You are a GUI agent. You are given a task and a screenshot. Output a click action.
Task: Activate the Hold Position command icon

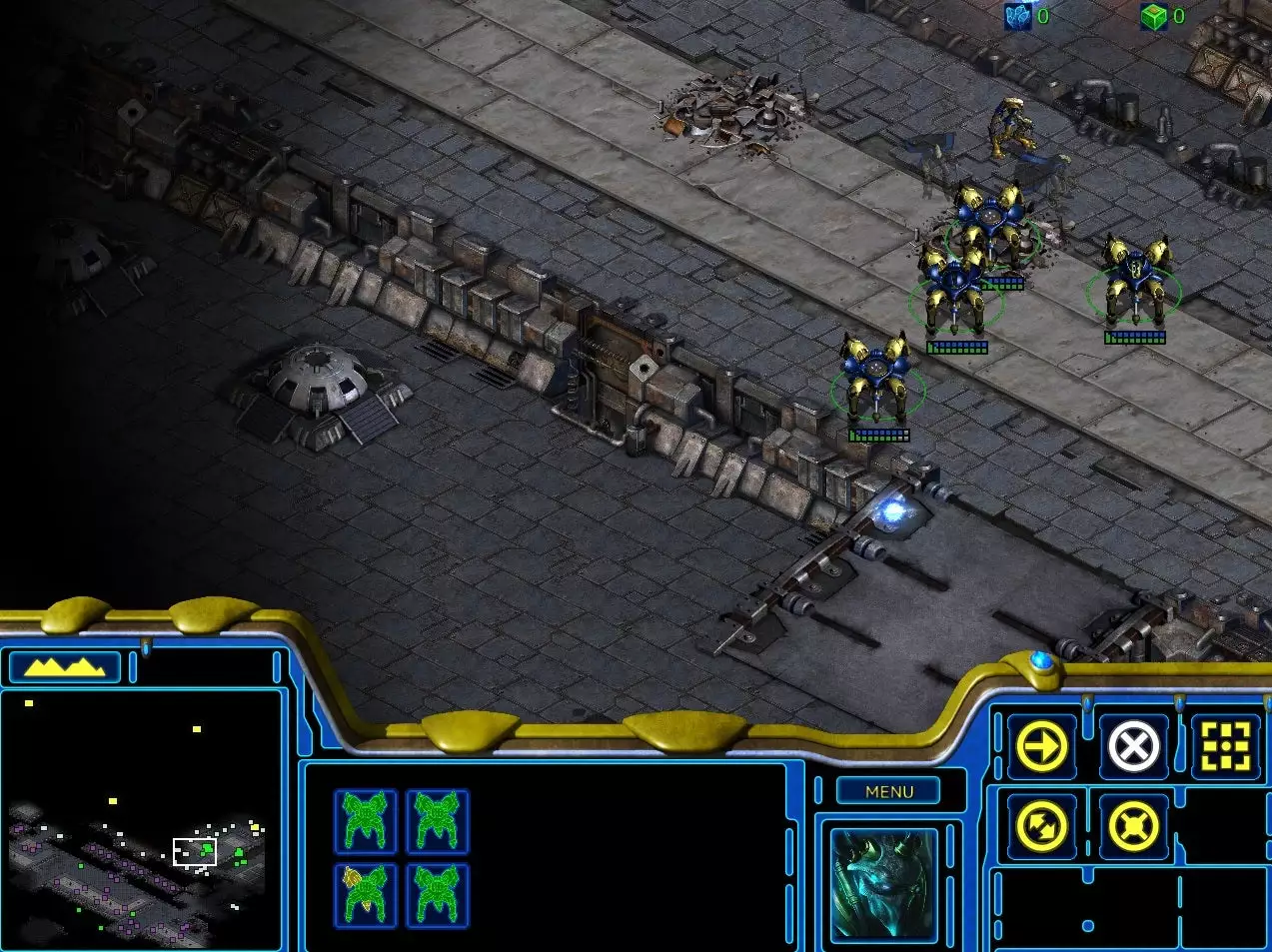tap(1134, 827)
